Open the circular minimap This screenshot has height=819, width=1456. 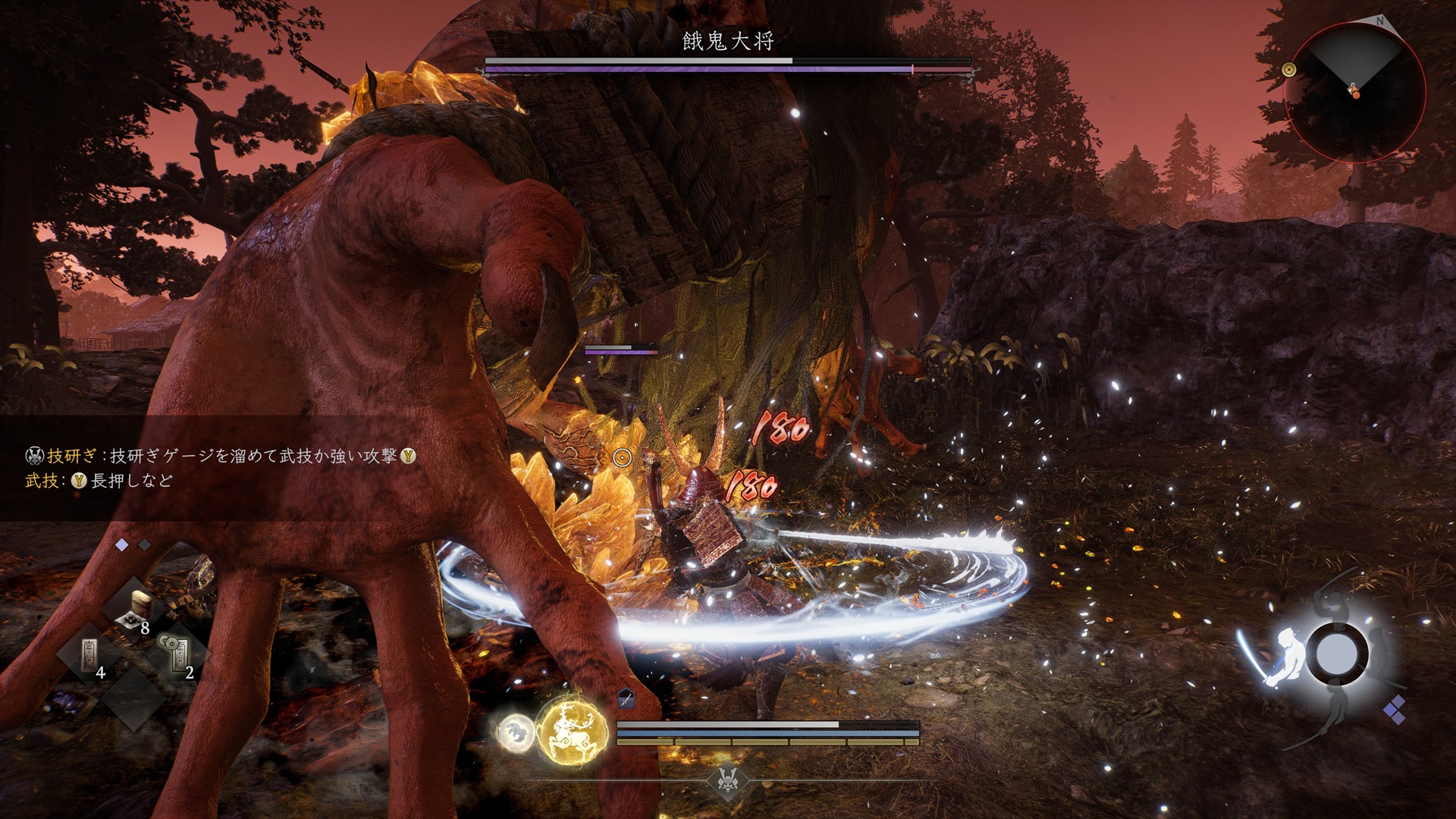tap(1355, 91)
